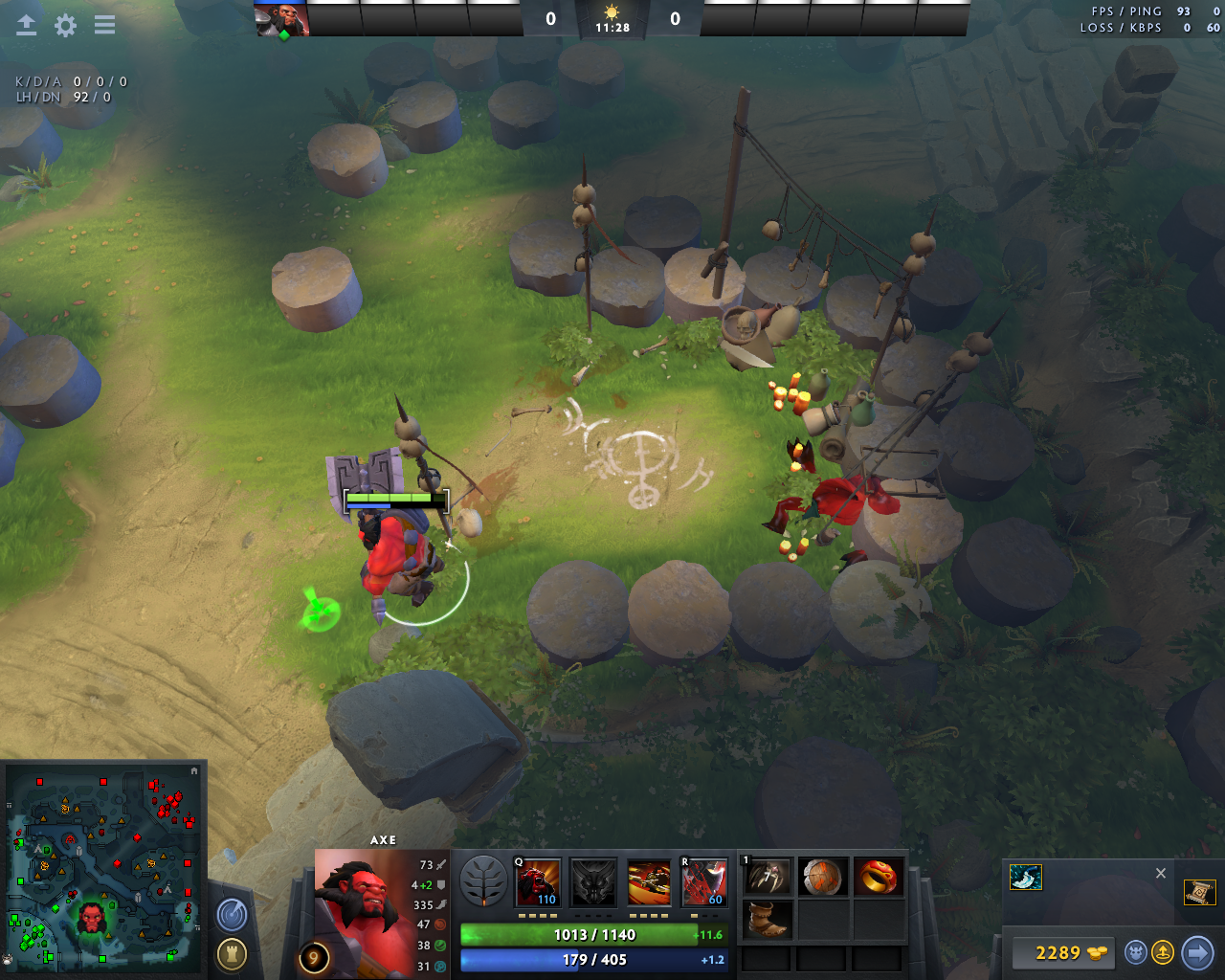This screenshot has height=980, width=1225.
Task: Cast the Culling Blade ultimate
Action: [x=704, y=882]
